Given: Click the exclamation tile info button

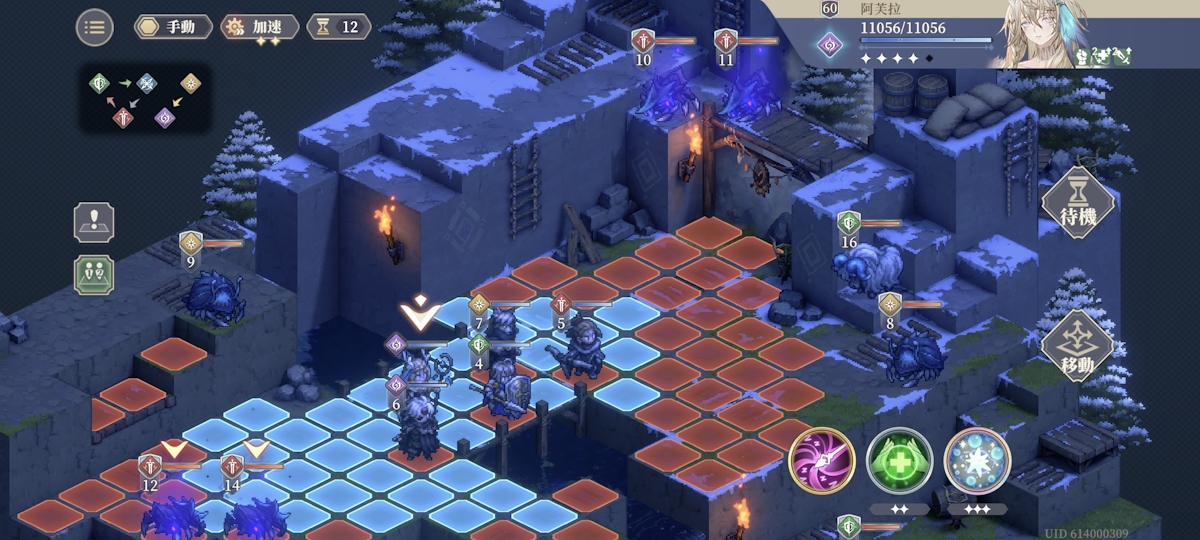Looking at the screenshot, I should pyautogui.click(x=94, y=223).
